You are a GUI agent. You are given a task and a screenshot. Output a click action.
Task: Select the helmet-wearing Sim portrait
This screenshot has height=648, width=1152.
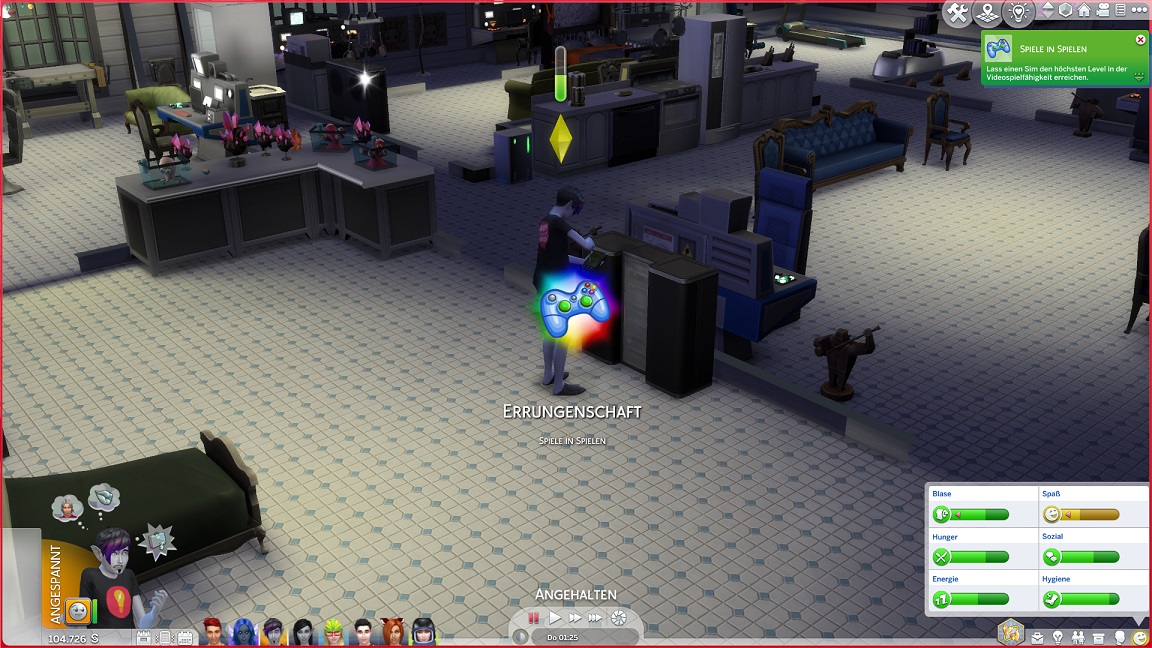[423, 632]
